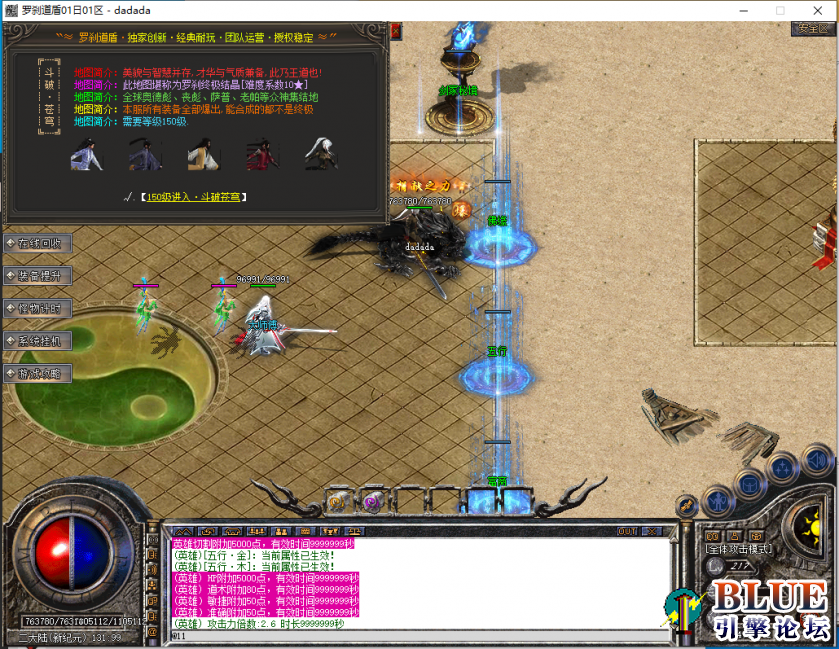Switch the 全体攻击模式 attack mode
This screenshot has width=839, height=649.
pyautogui.click(x=741, y=549)
